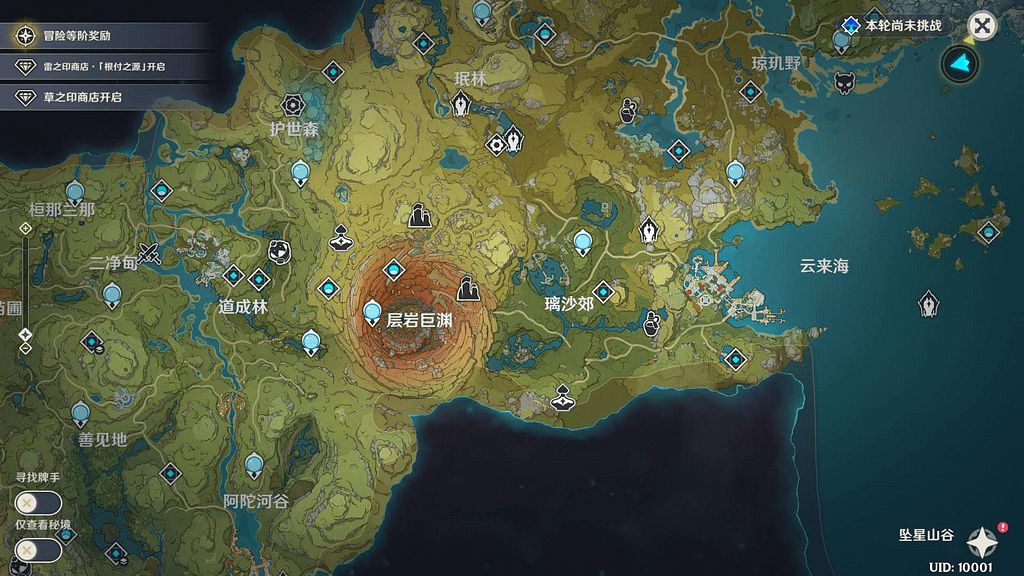Select the flower-shaped marker above 护世森
The height and width of the screenshot is (576, 1024).
tap(292, 104)
